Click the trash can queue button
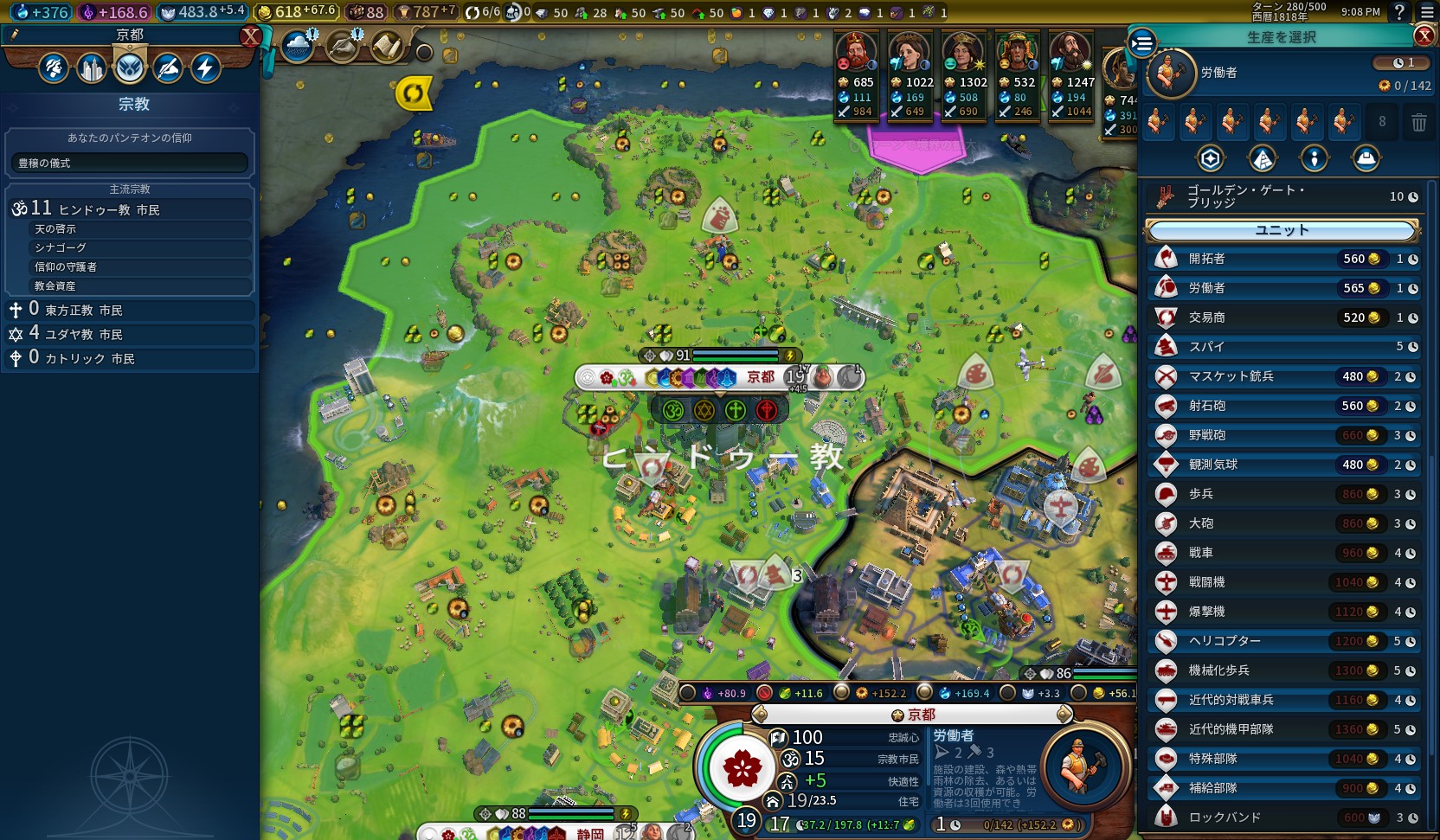The width and height of the screenshot is (1440, 840). tap(1418, 123)
